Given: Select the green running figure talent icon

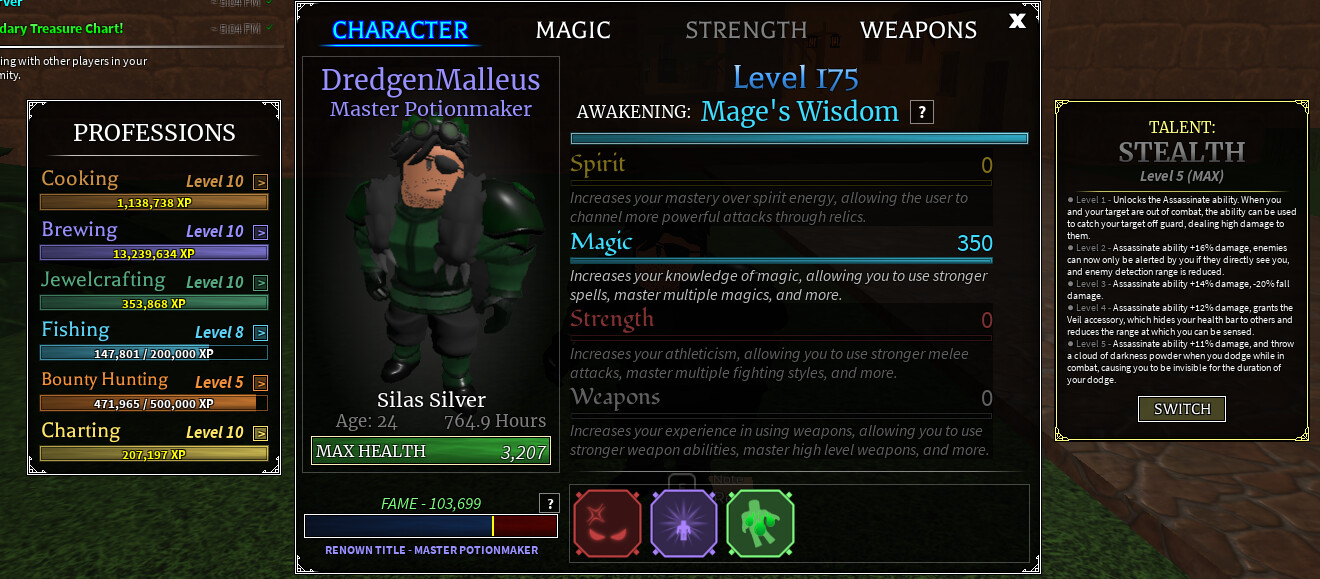Looking at the screenshot, I should (x=760, y=523).
